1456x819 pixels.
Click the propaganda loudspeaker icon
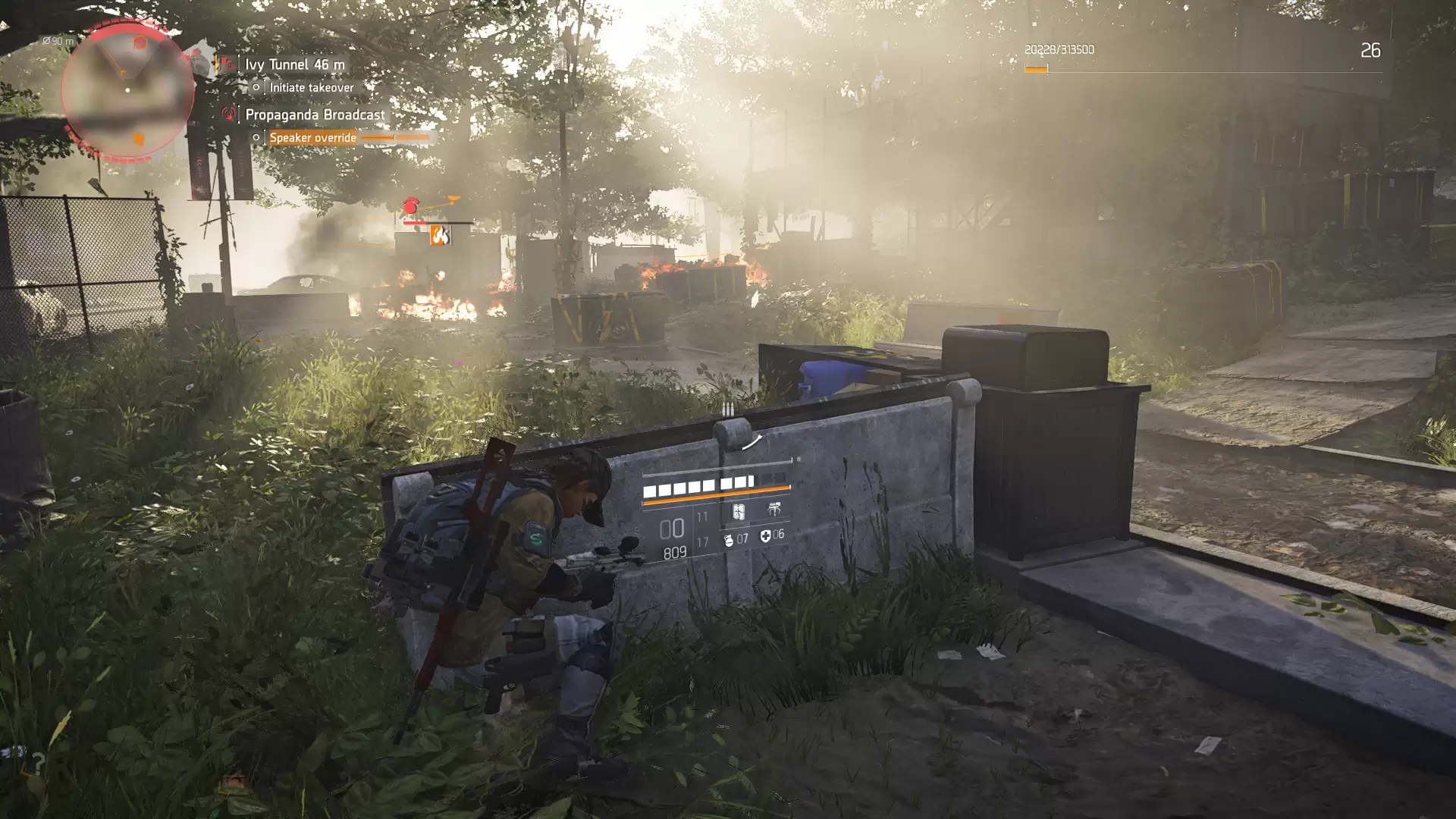point(227,115)
